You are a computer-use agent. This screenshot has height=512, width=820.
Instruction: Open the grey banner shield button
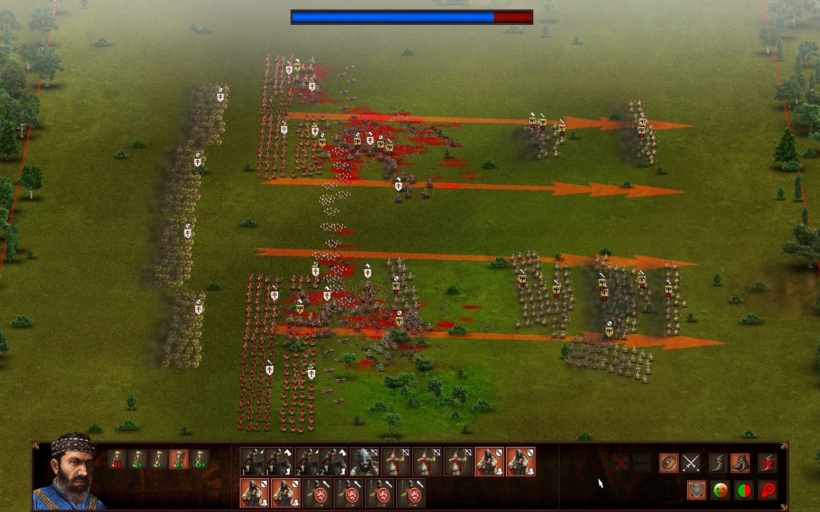696,490
